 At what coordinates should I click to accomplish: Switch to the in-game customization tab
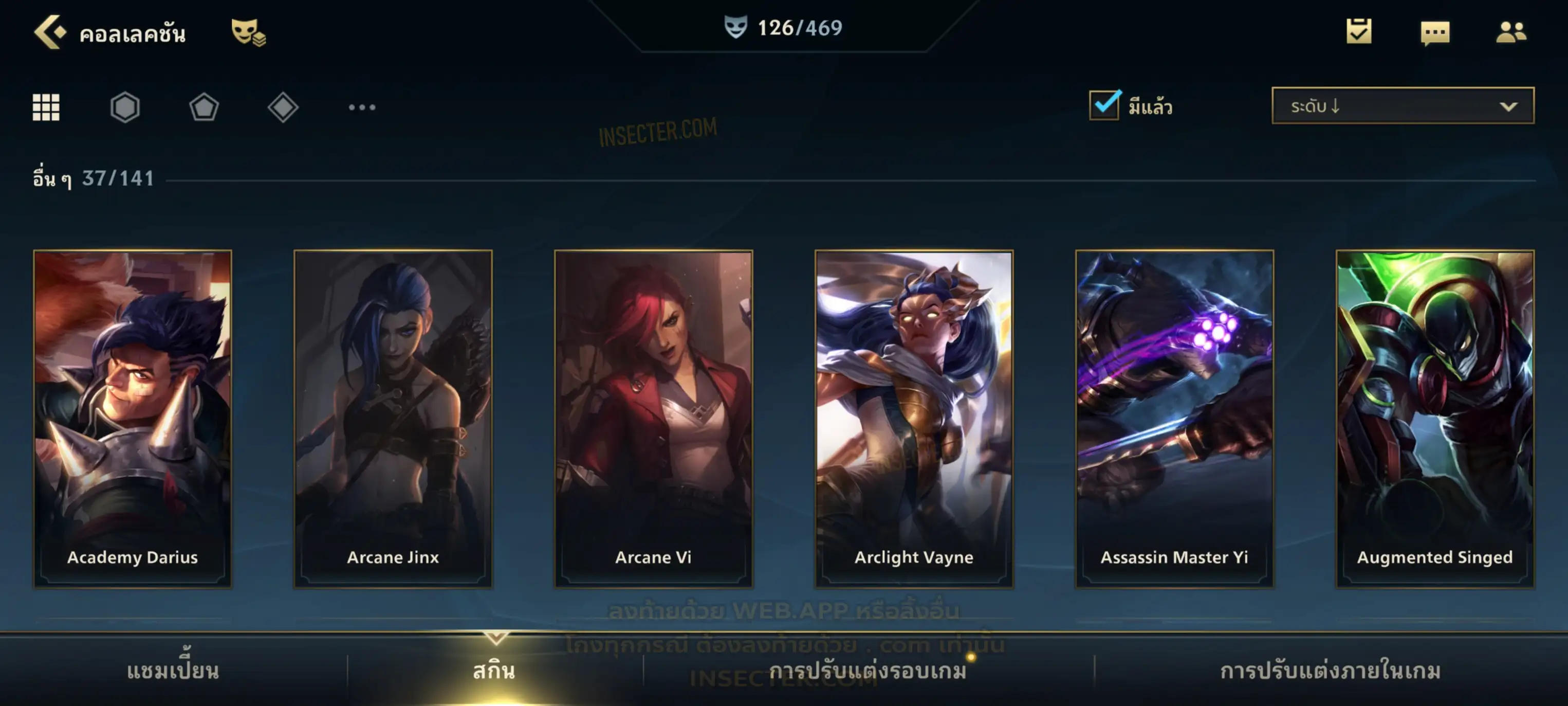1331,671
